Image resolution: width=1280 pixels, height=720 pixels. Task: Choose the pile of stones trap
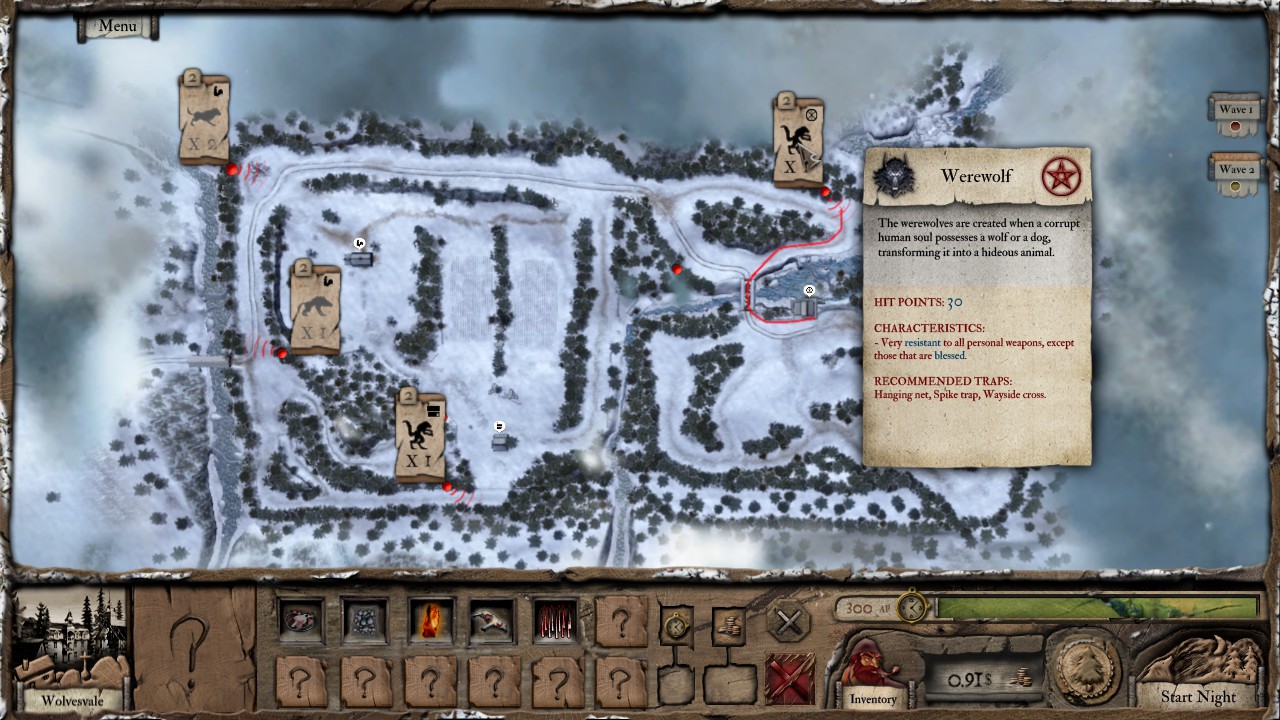[x=365, y=621]
